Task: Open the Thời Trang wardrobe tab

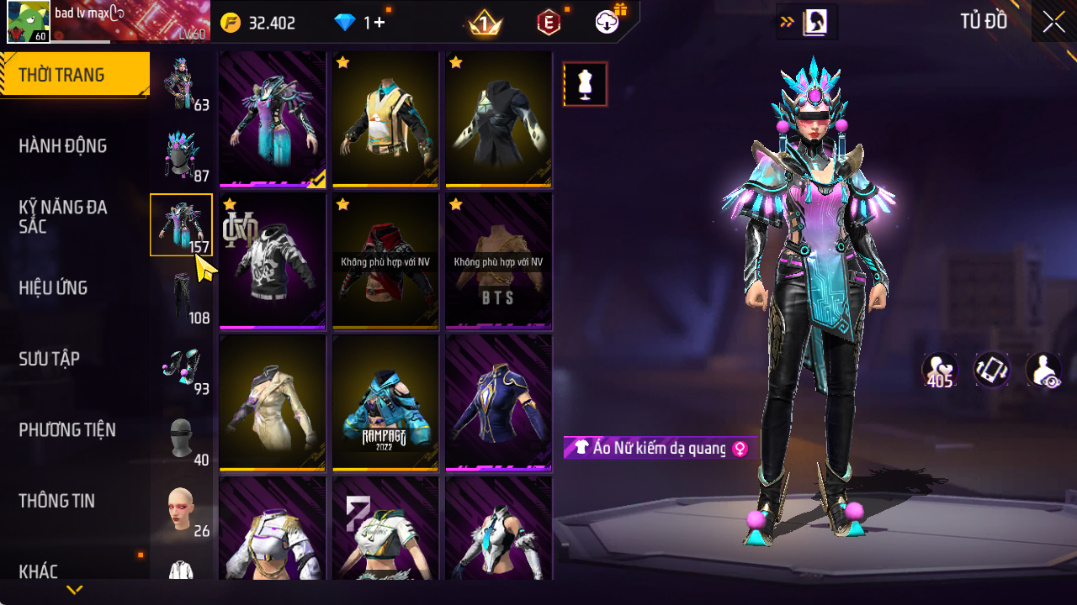Action: click(x=62, y=75)
